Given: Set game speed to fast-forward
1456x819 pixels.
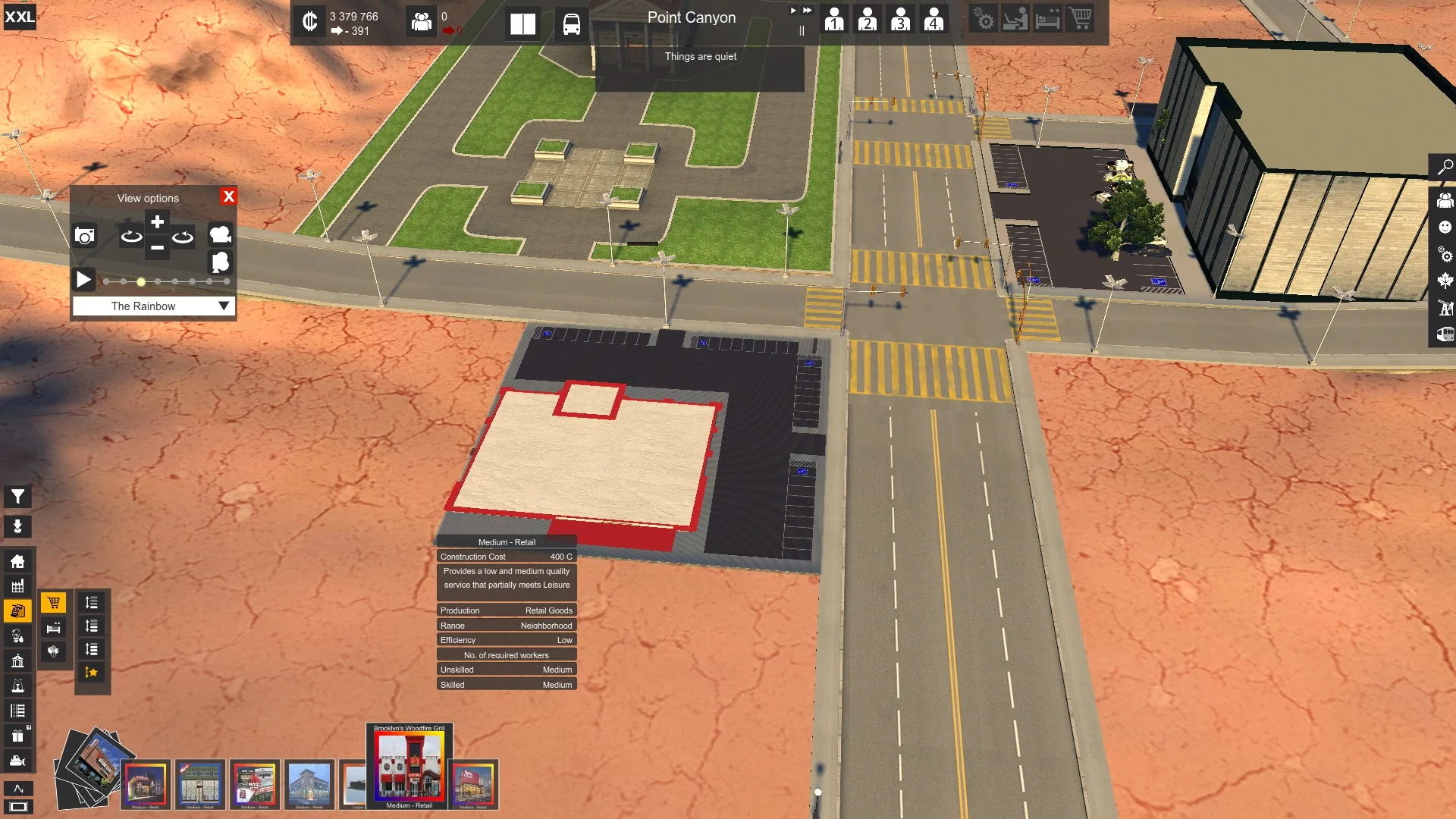Looking at the screenshot, I should [807, 11].
